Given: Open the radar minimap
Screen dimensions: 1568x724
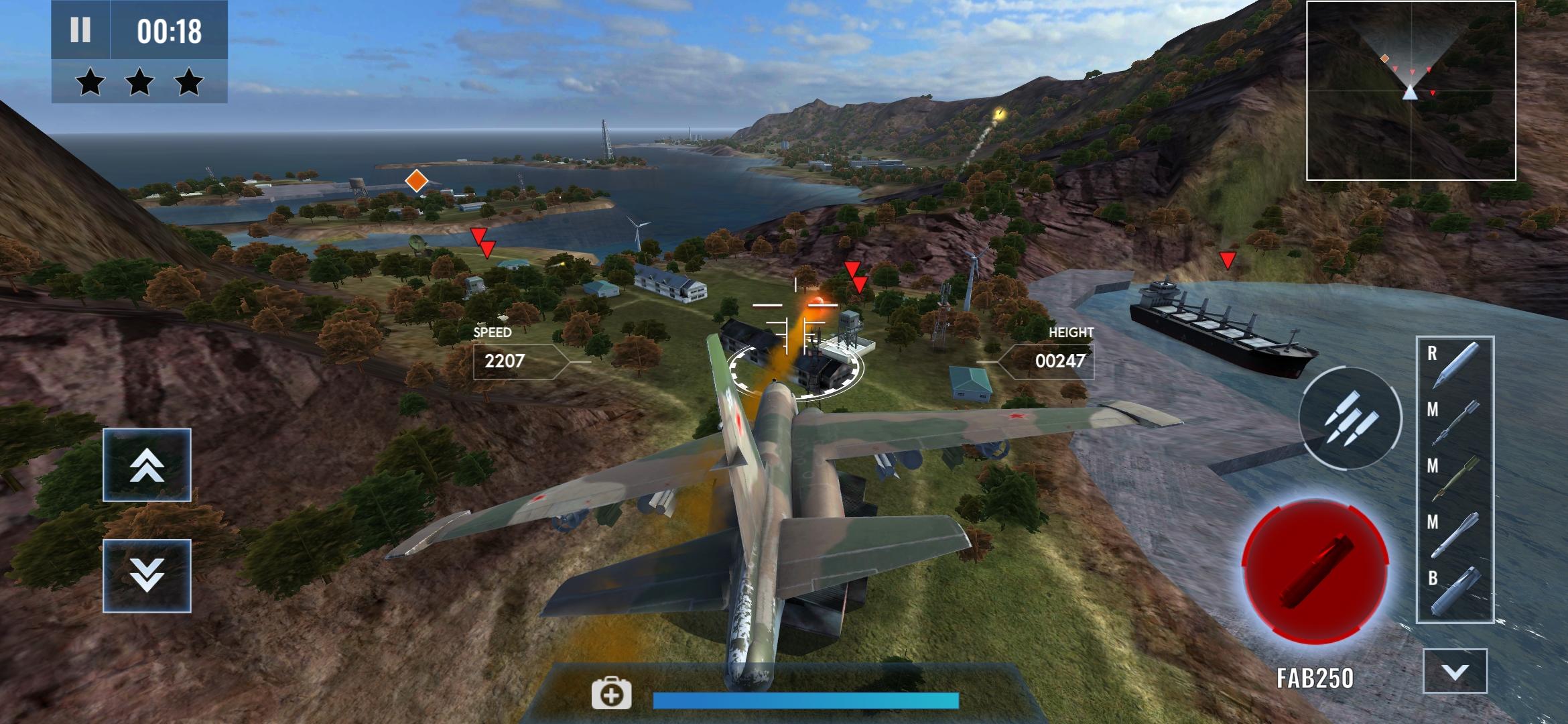Looking at the screenshot, I should (x=1411, y=90).
